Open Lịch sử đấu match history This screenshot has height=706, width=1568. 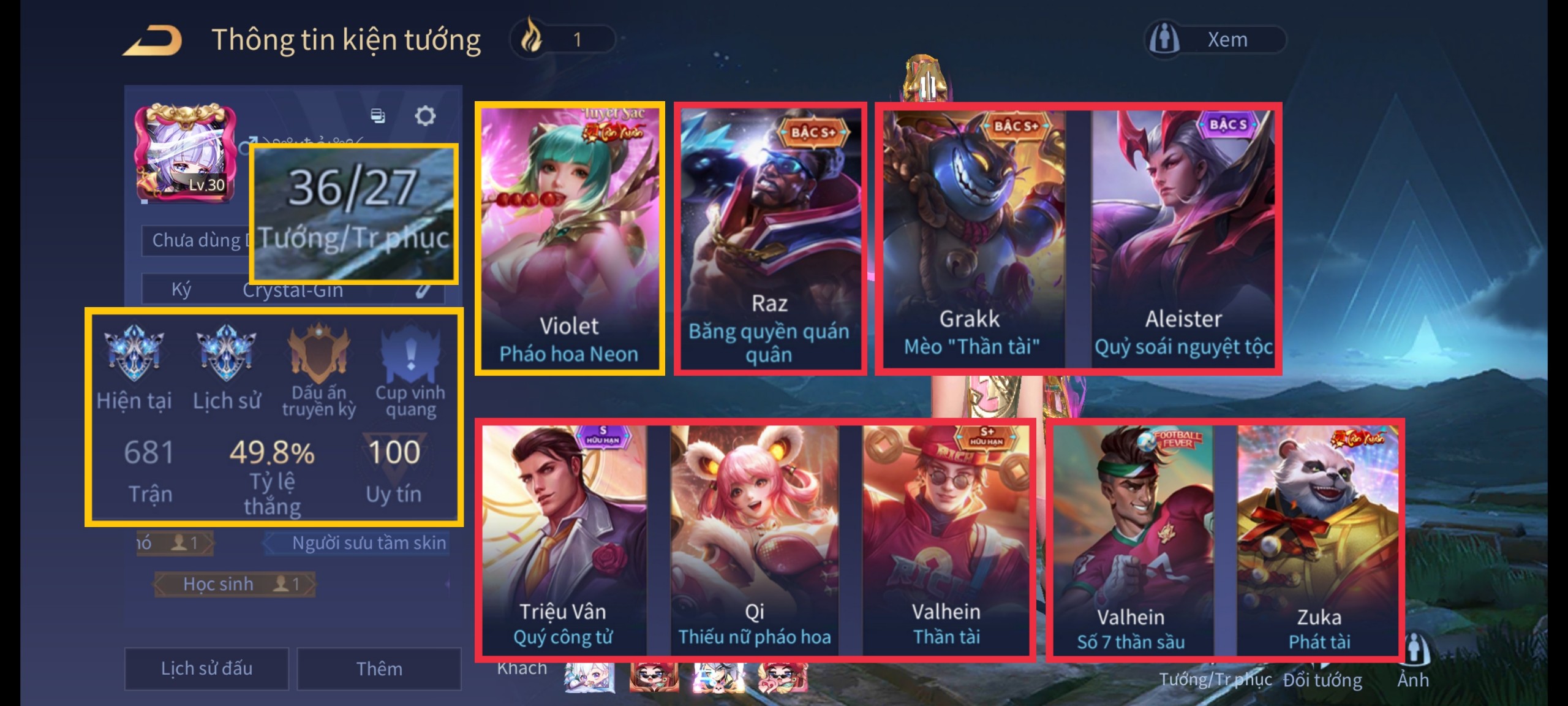coord(206,668)
